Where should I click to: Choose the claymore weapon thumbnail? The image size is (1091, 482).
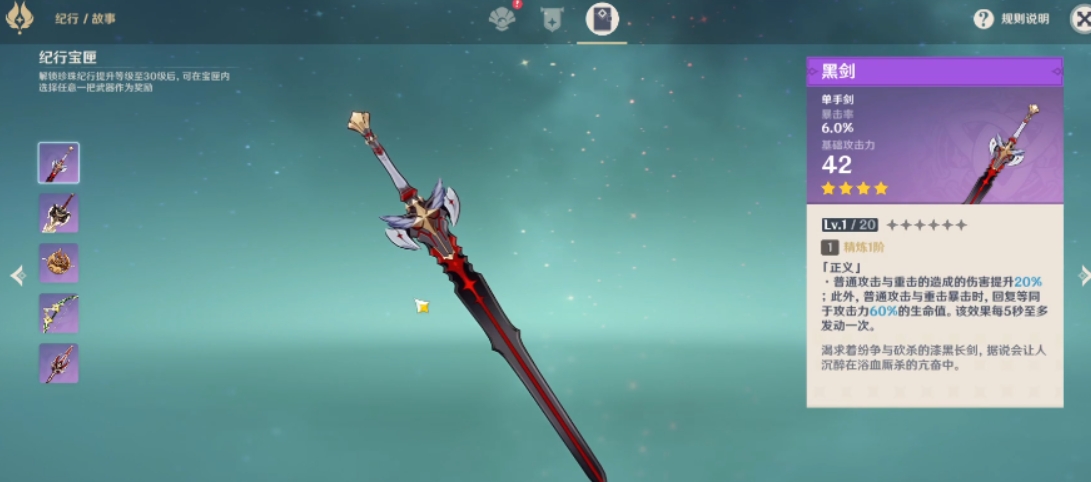pos(59,213)
